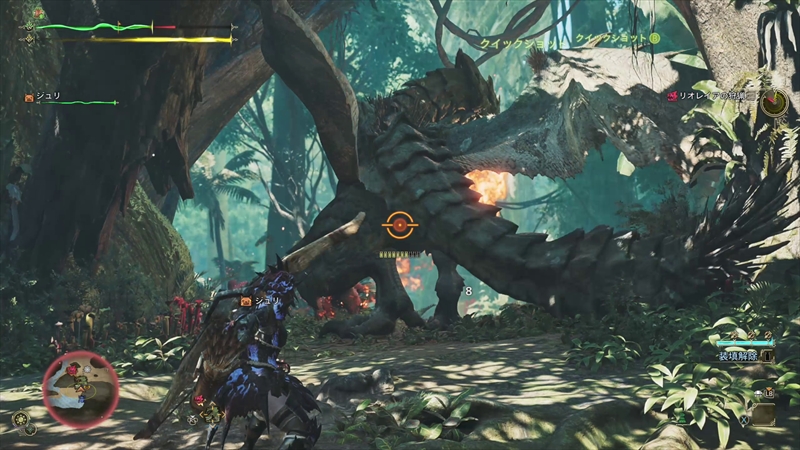Viewport: 800px width, 450px height.
Task: Click the quest timer clock icon
Action: point(773,102)
